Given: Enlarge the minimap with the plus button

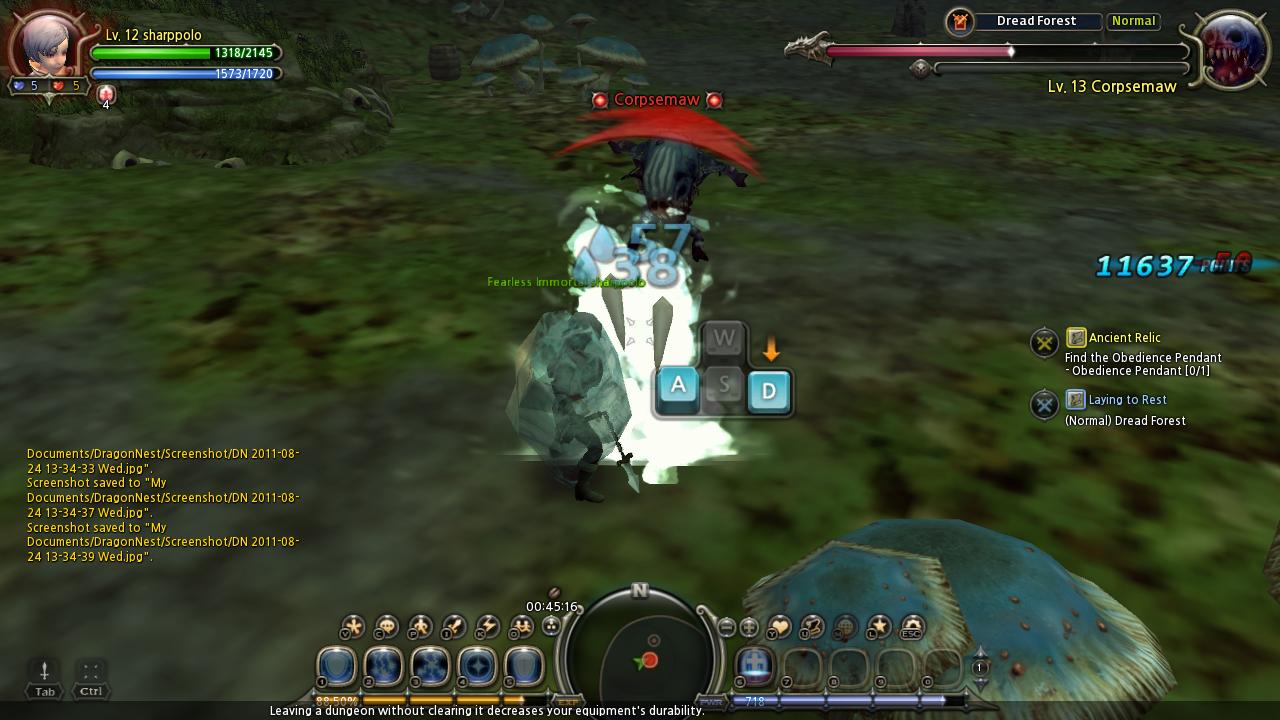Looking at the screenshot, I should pos(749,628).
